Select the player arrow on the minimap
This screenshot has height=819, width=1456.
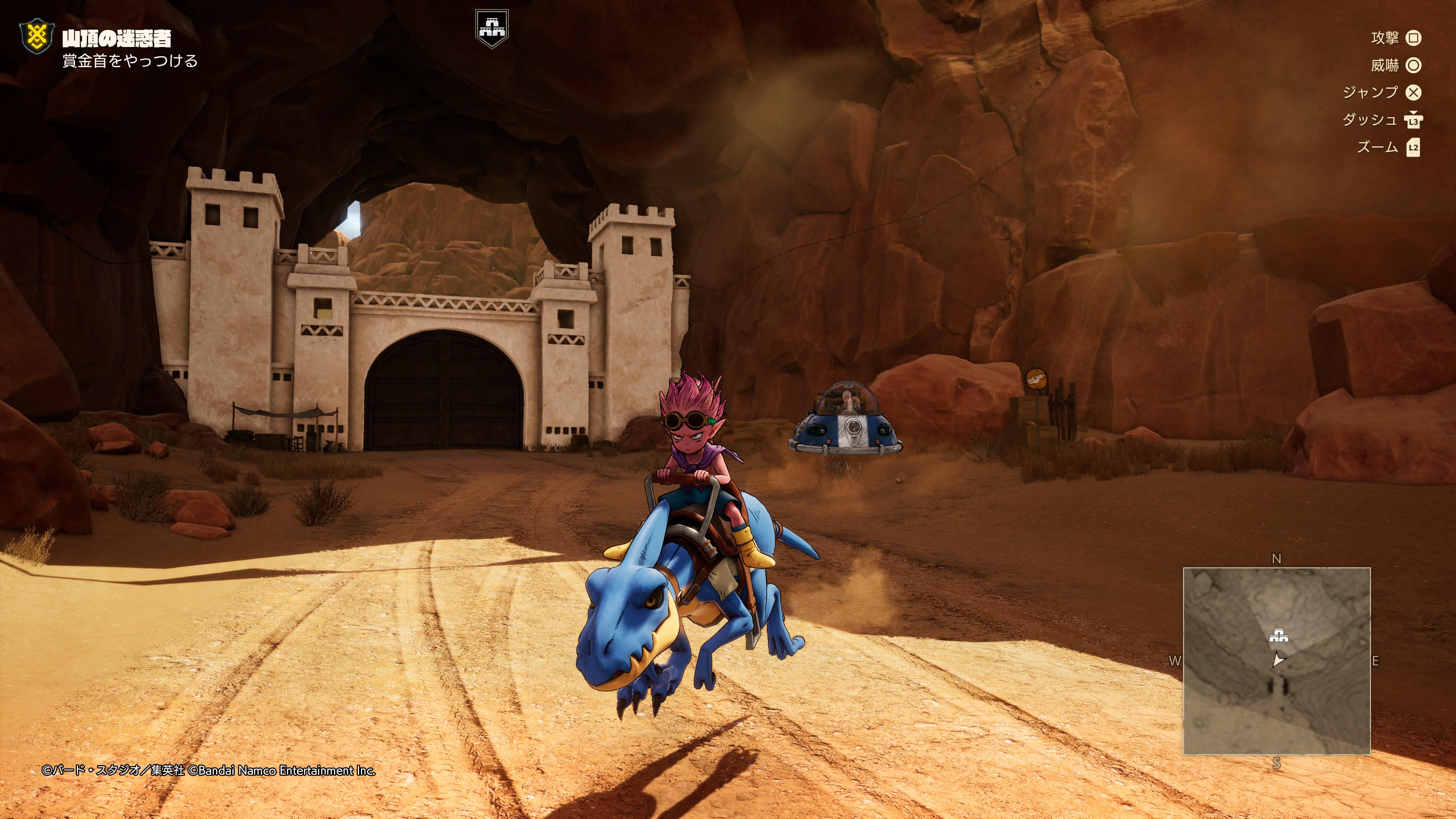click(x=1278, y=660)
